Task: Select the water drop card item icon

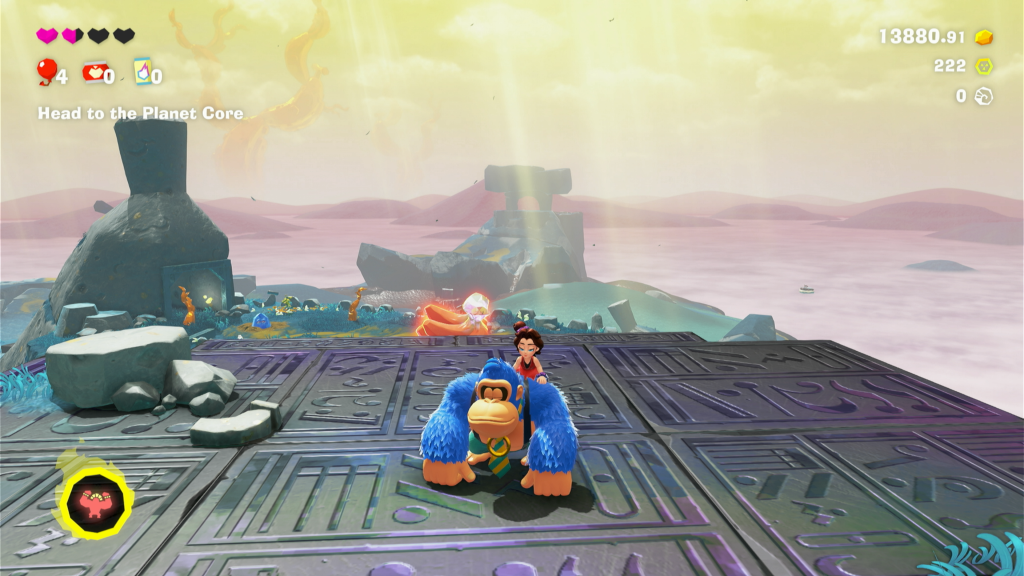Action: tap(142, 71)
